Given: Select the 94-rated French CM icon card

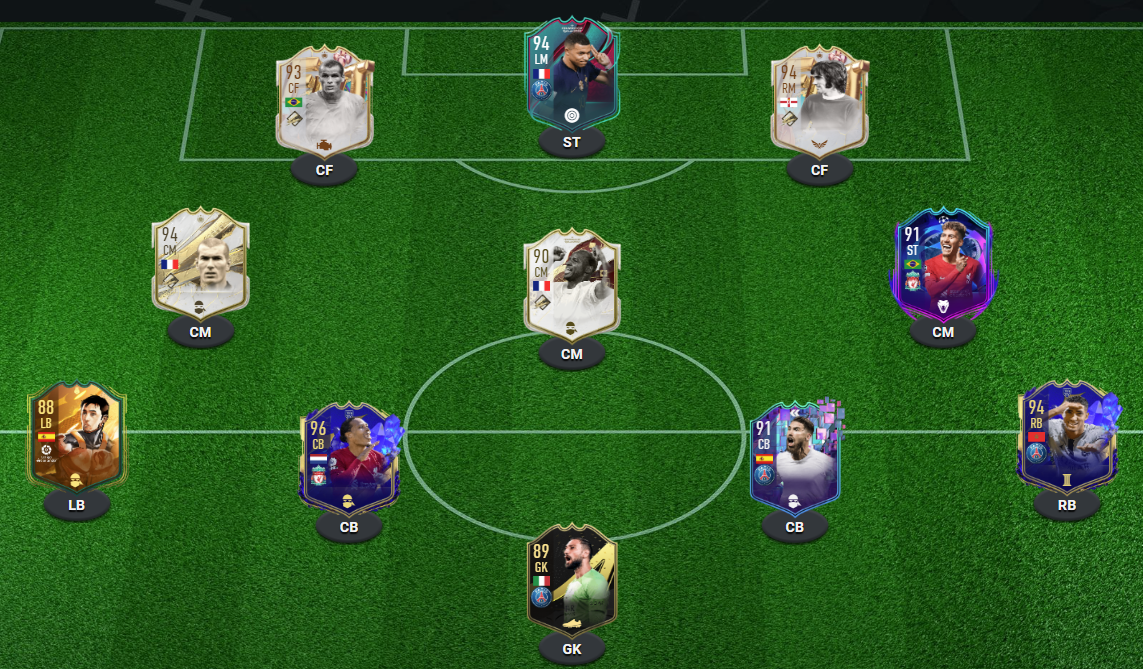Looking at the screenshot, I should click(200, 266).
